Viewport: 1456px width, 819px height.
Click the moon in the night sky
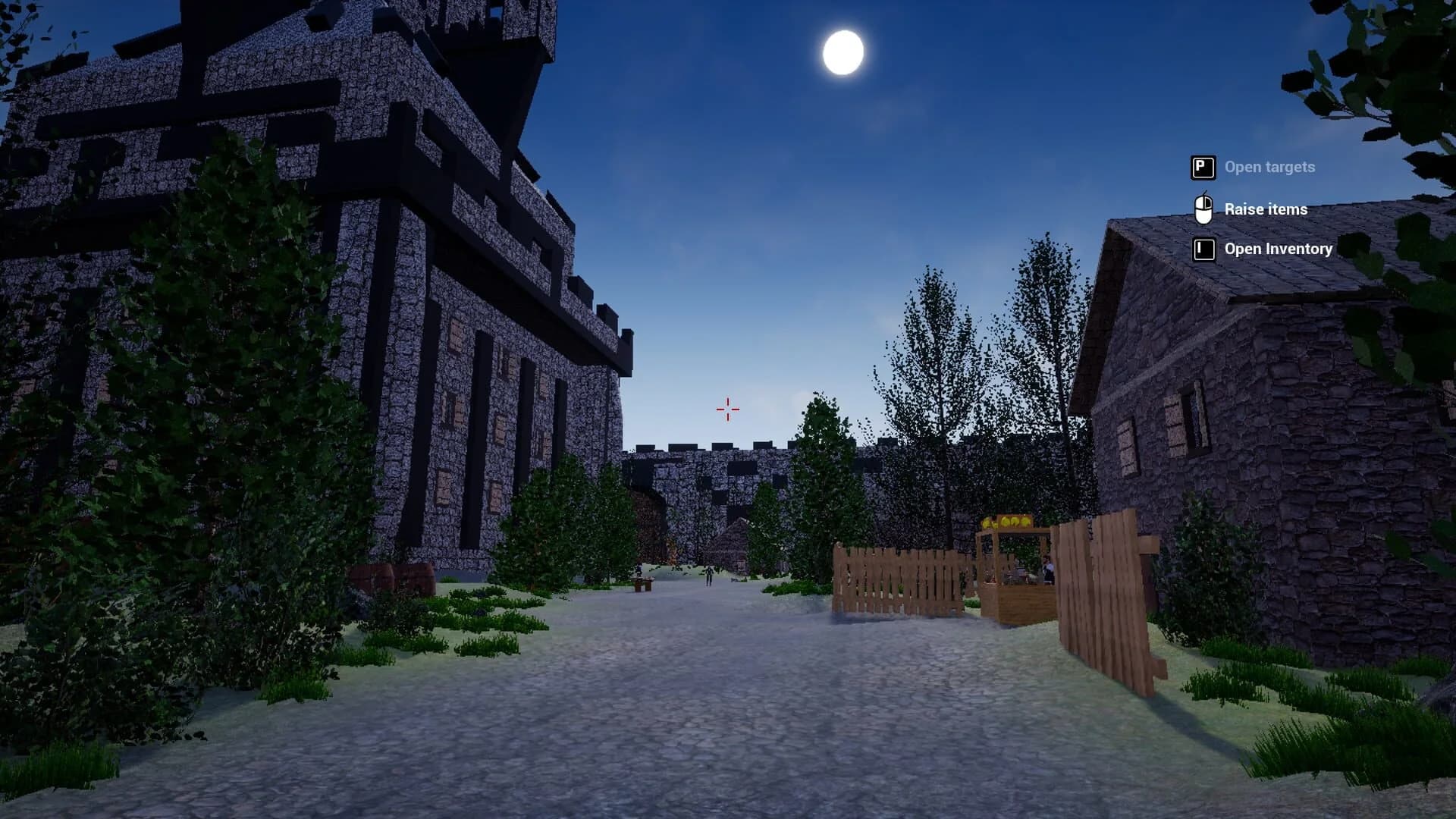(x=844, y=53)
